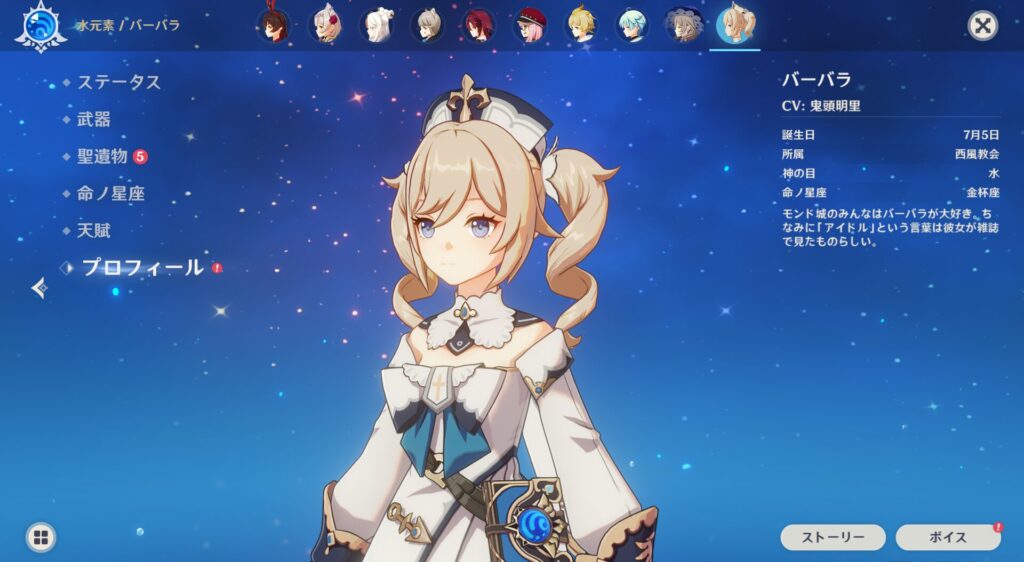Select the 武器 menu entry
Viewport: 1024px width, 562px height.
[x=94, y=119]
